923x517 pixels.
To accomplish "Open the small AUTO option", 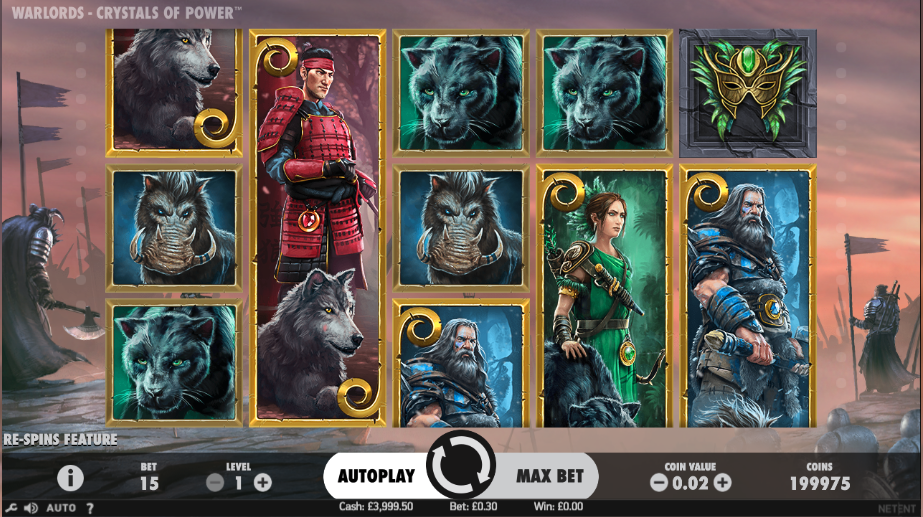I will (x=60, y=508).
